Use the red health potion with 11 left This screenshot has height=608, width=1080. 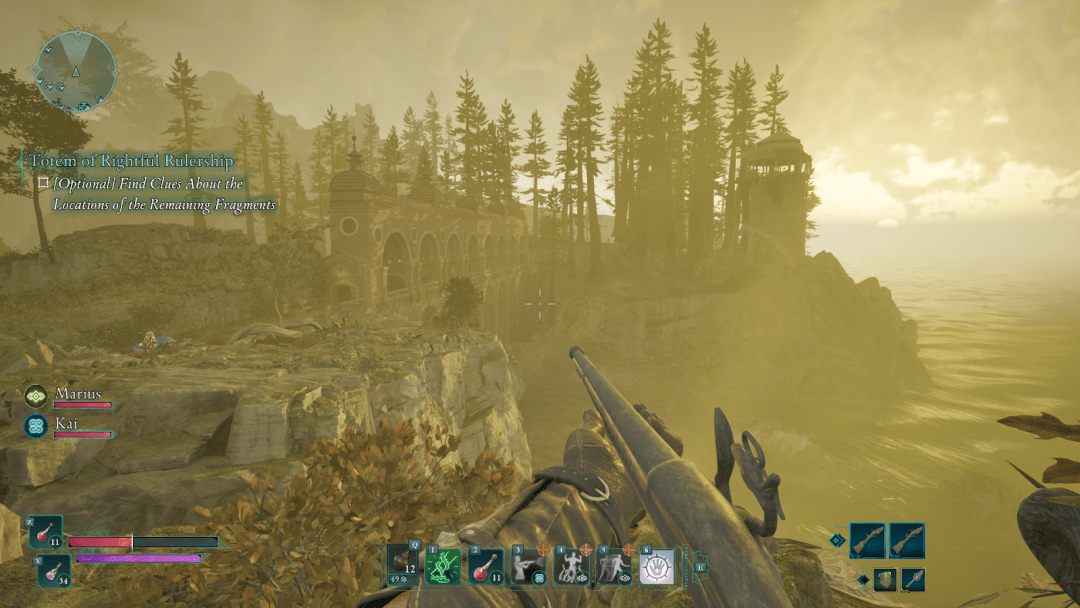[x=46, y=532]
